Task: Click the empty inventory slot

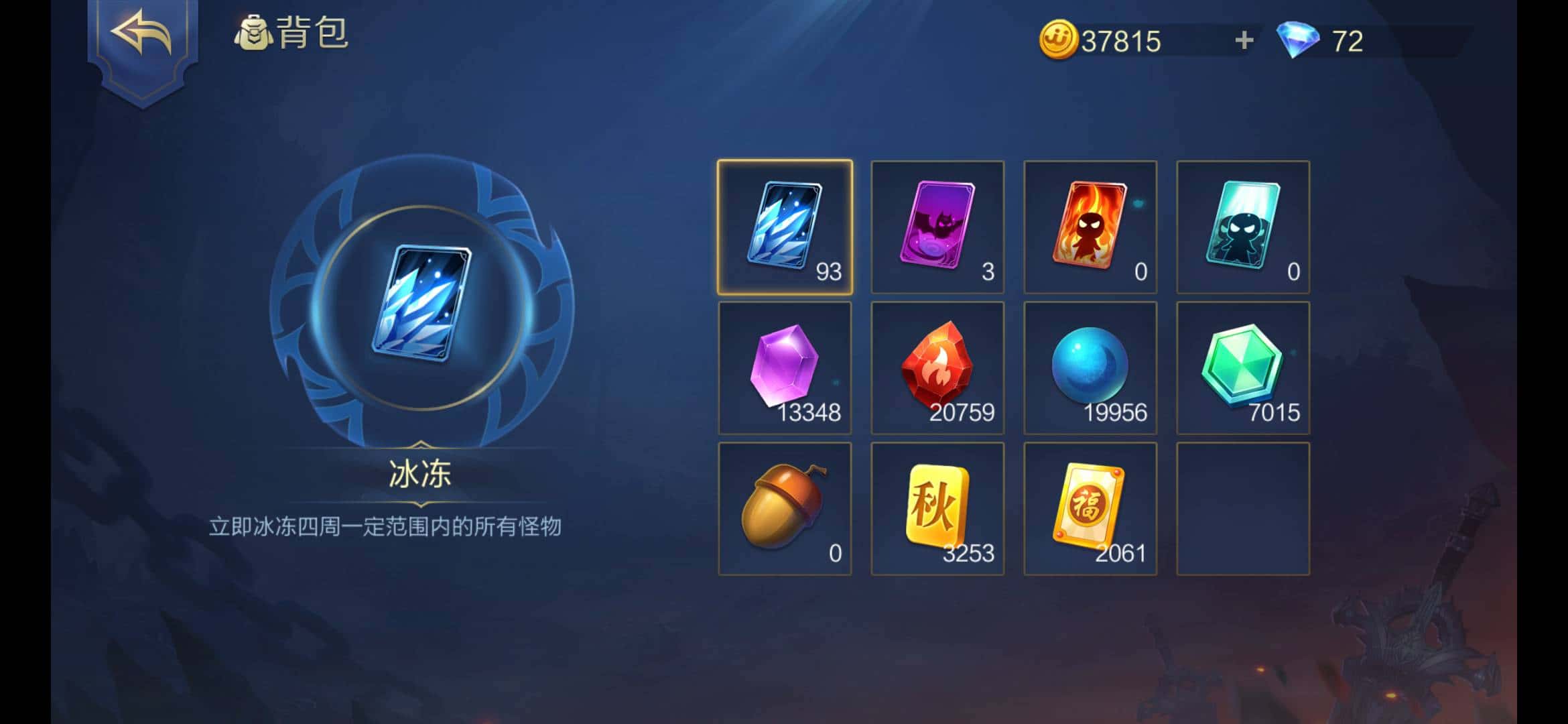Action: (x=1242, y=509)
